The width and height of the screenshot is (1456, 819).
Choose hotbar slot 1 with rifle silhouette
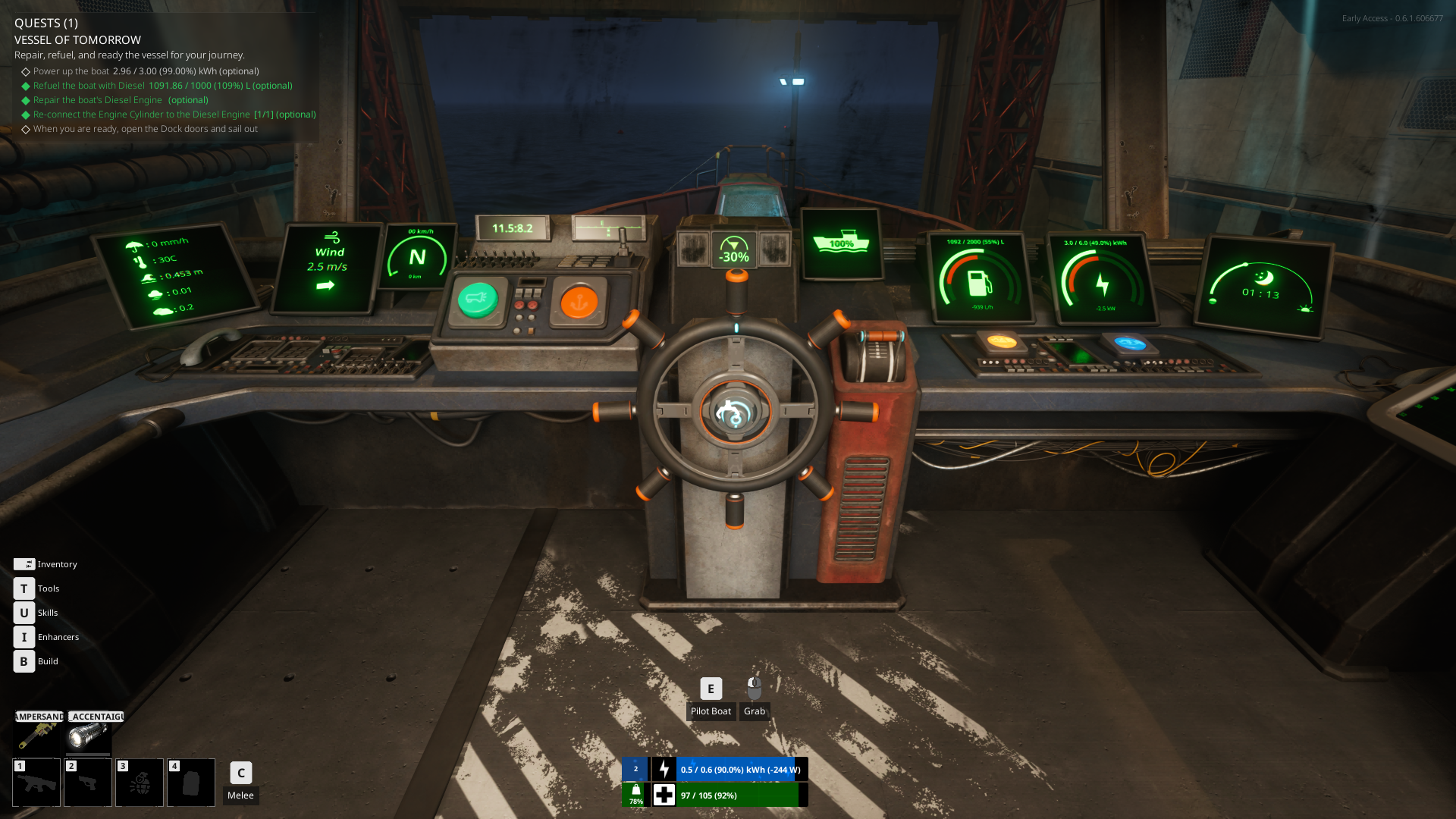[36, 783]
